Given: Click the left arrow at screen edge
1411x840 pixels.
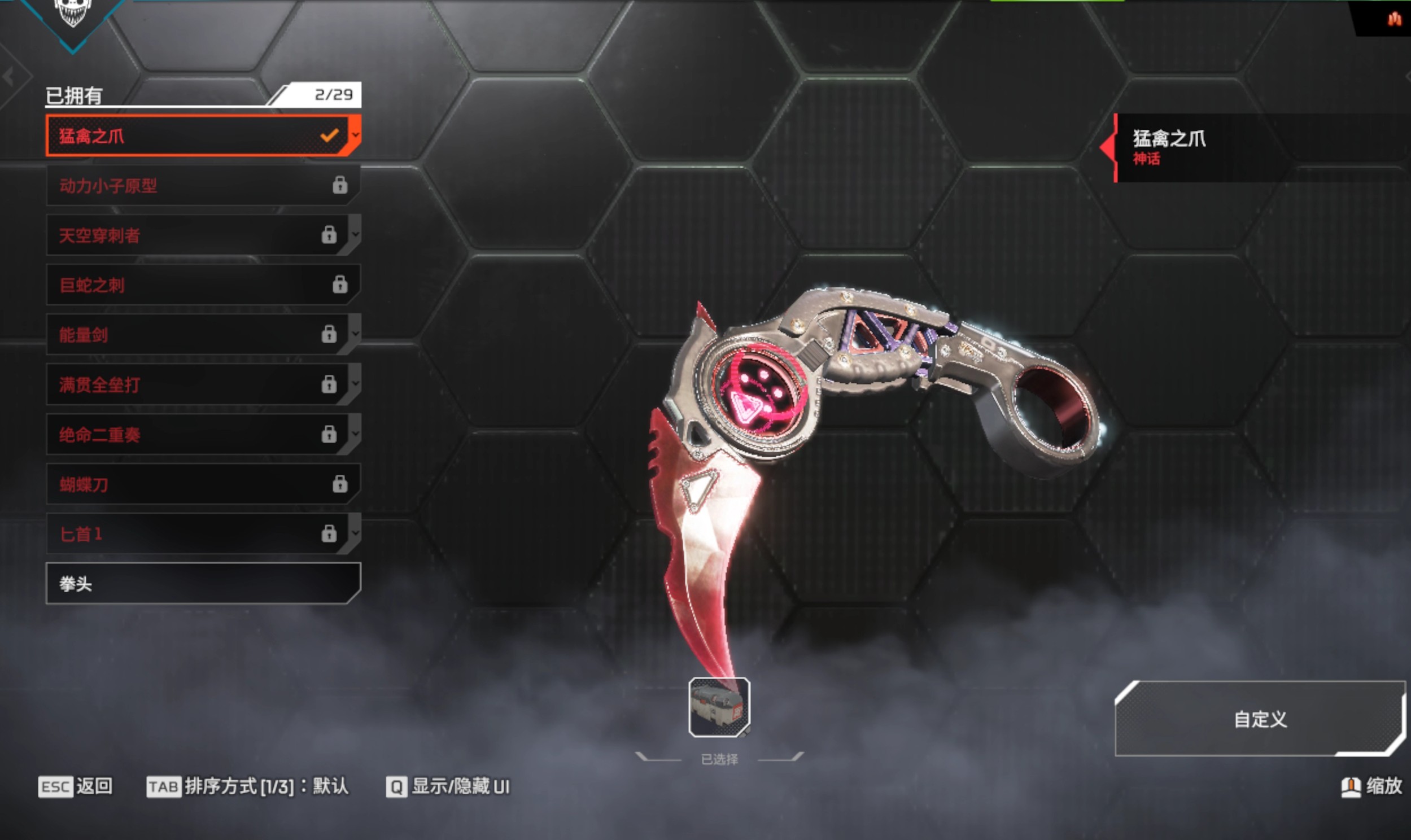Looking at the screenshot, I should [8, 76].
